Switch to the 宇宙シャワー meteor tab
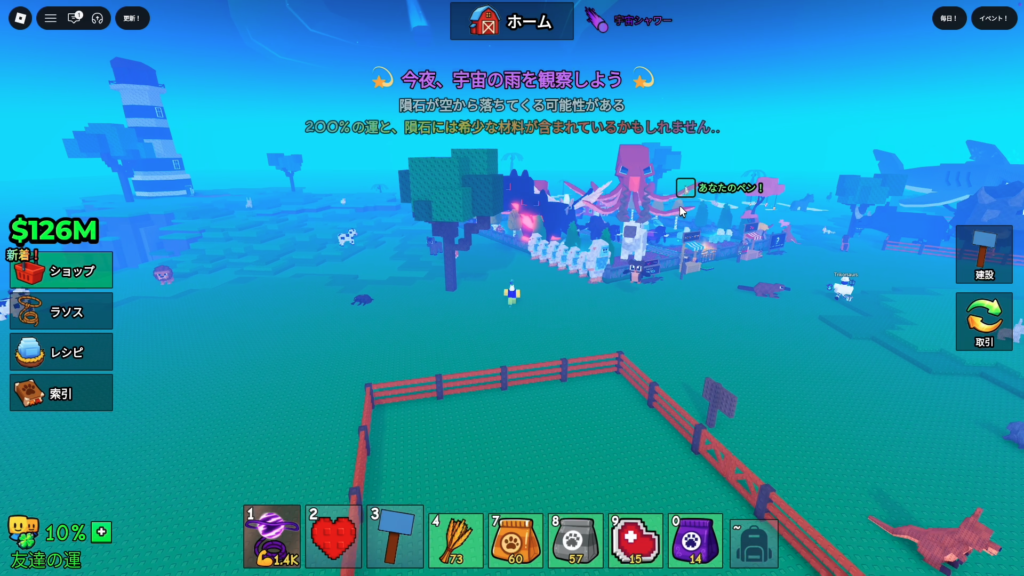This screenshot has height=576, width=1024. click(630, 20)
